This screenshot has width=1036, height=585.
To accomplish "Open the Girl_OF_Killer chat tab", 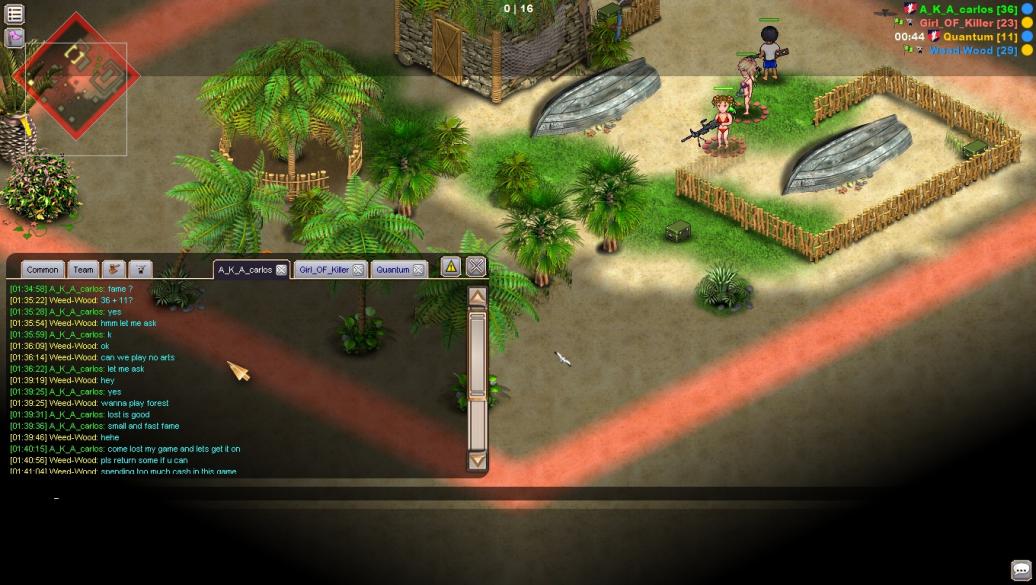I will (324, 270).
